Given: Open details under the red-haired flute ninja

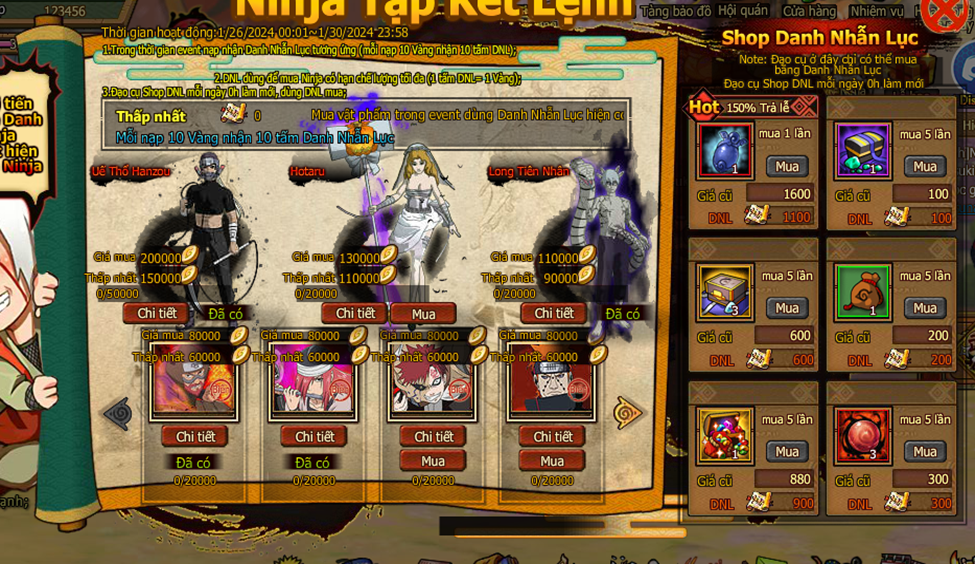Looking at the screenshot, I should pyautogui.click(x=314, y=437).
